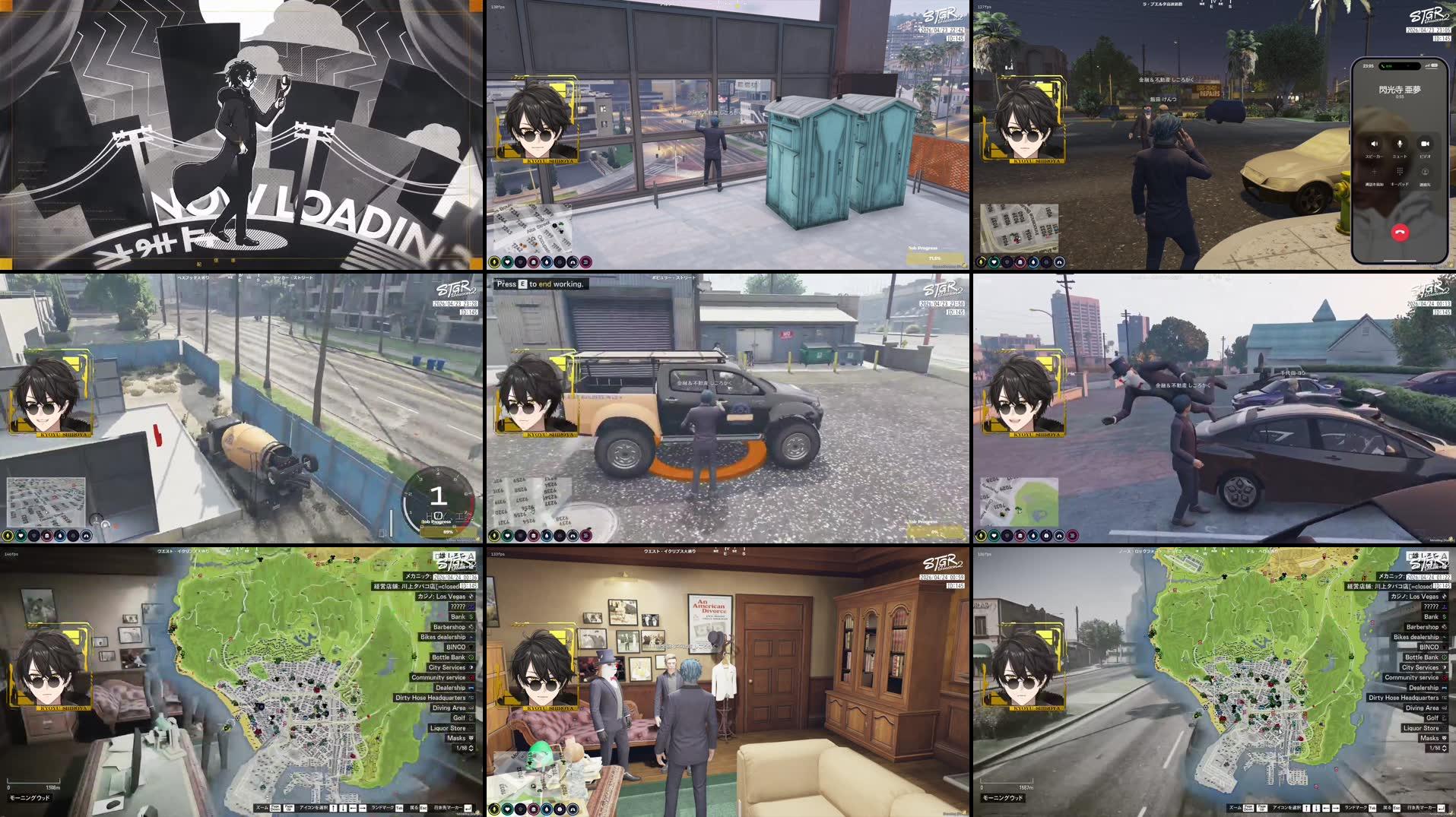Screen dimensions: 1456x817
Task: Open the Dirty Hose Headquarters legend entry
Action: pyautogui.click(x=1403, y=698)
